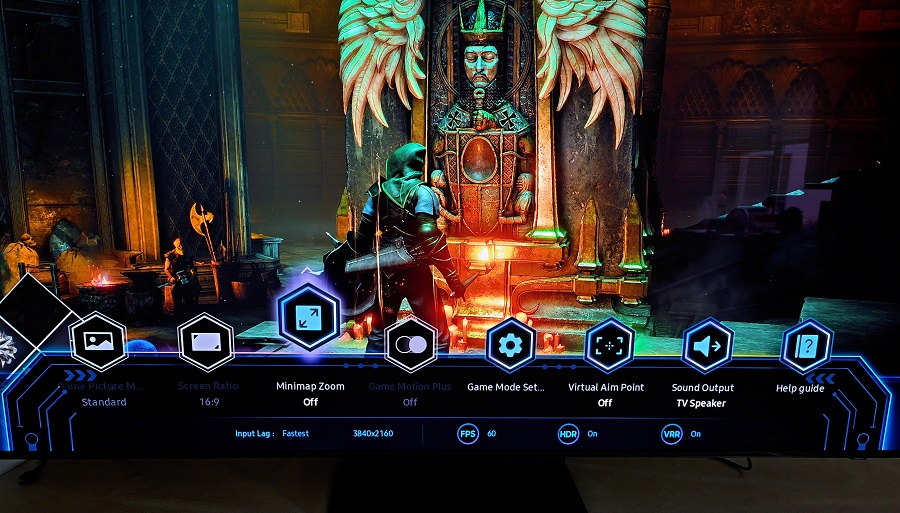
Task: Change Sound Output from TV Speaker
Action: click(707, 346)
